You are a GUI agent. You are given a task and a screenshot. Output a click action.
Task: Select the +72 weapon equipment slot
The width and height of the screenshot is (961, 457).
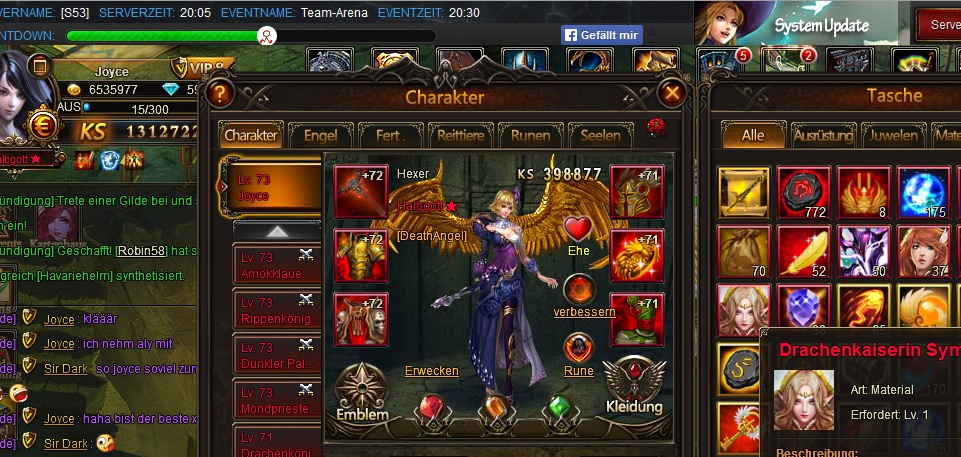point(361,190)
